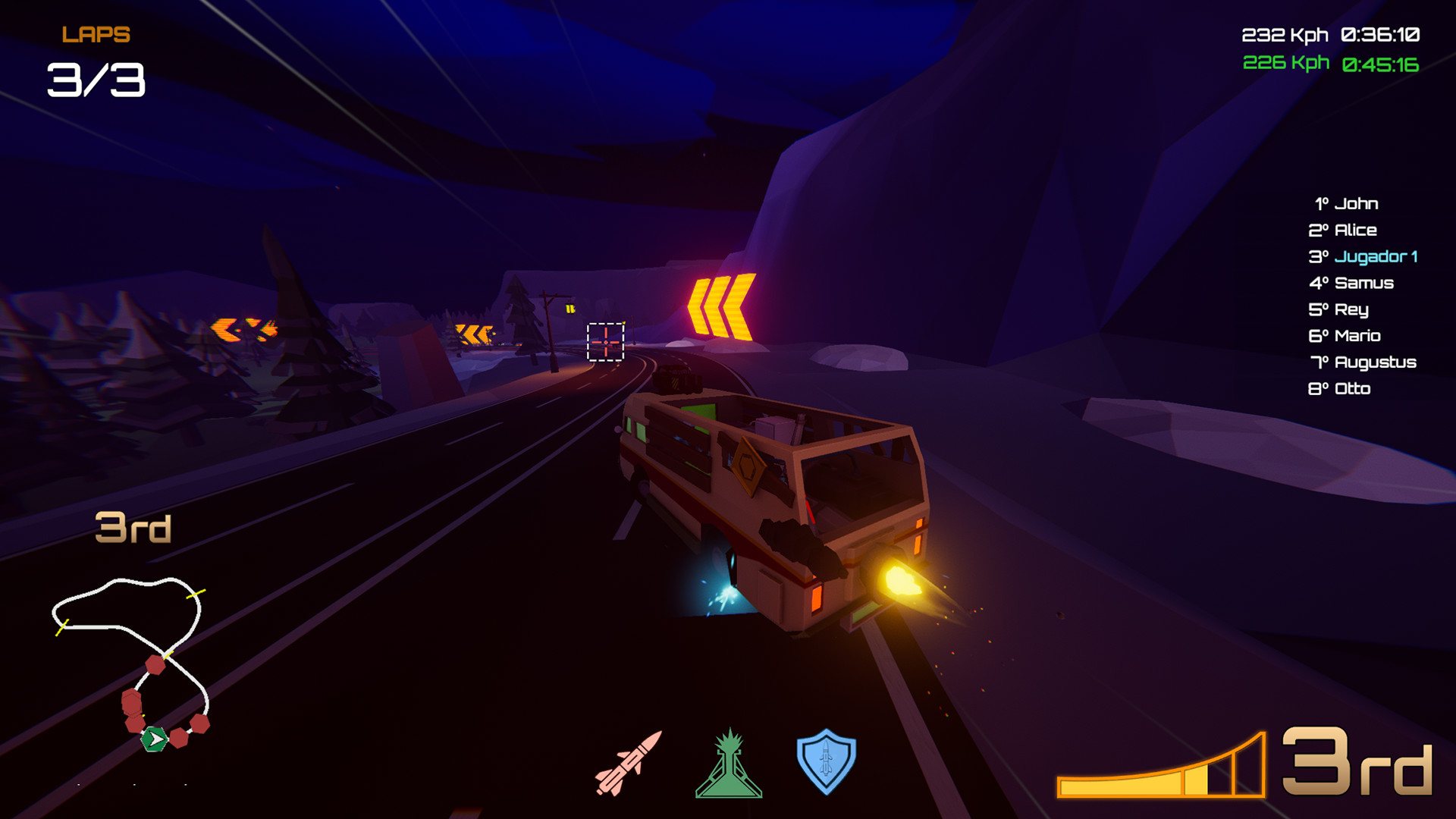The height and width of the screenshot is (819, 1456).
Task: Toggle the green 226 Kph speed display
Action: click(x=1288, y=62)
